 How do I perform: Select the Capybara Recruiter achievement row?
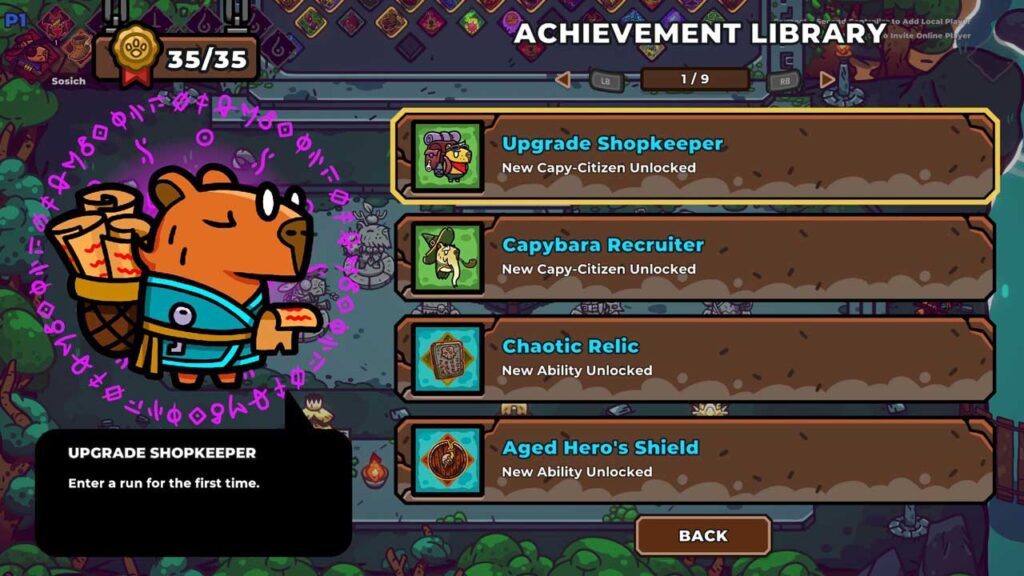click(695, 257)
